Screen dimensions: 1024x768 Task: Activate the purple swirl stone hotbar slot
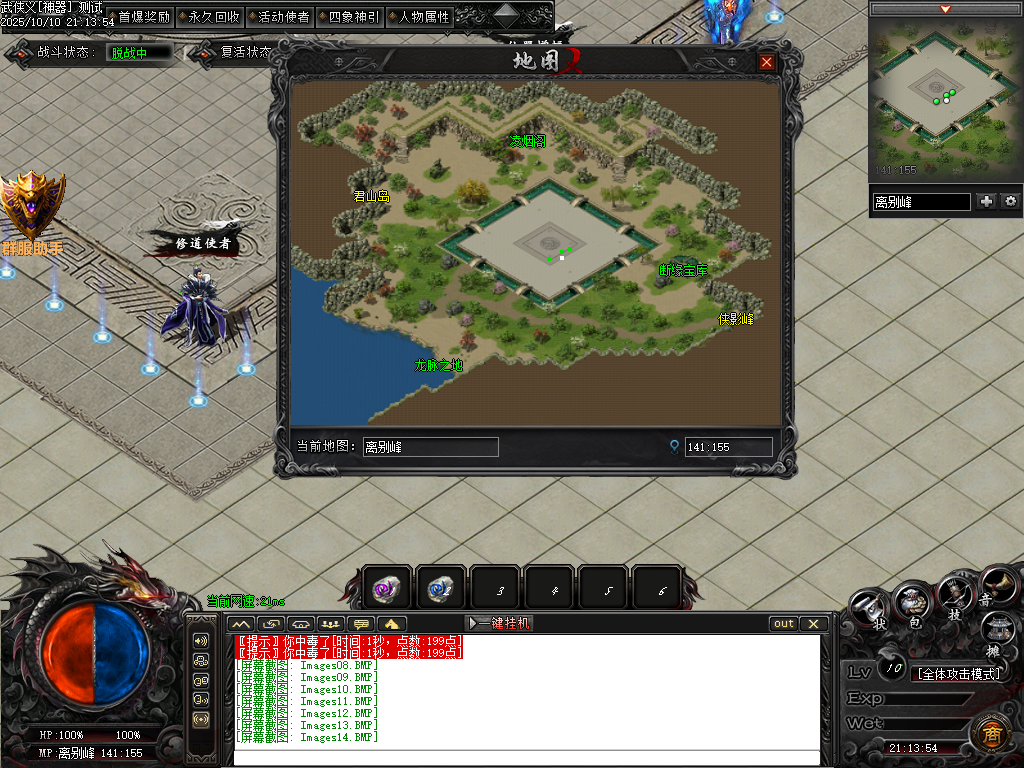[386, 589]
